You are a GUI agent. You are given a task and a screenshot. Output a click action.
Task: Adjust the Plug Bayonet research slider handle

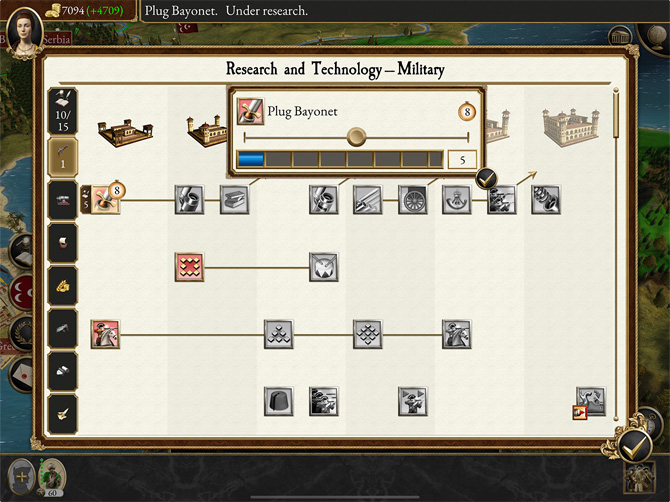pos(356,137)
